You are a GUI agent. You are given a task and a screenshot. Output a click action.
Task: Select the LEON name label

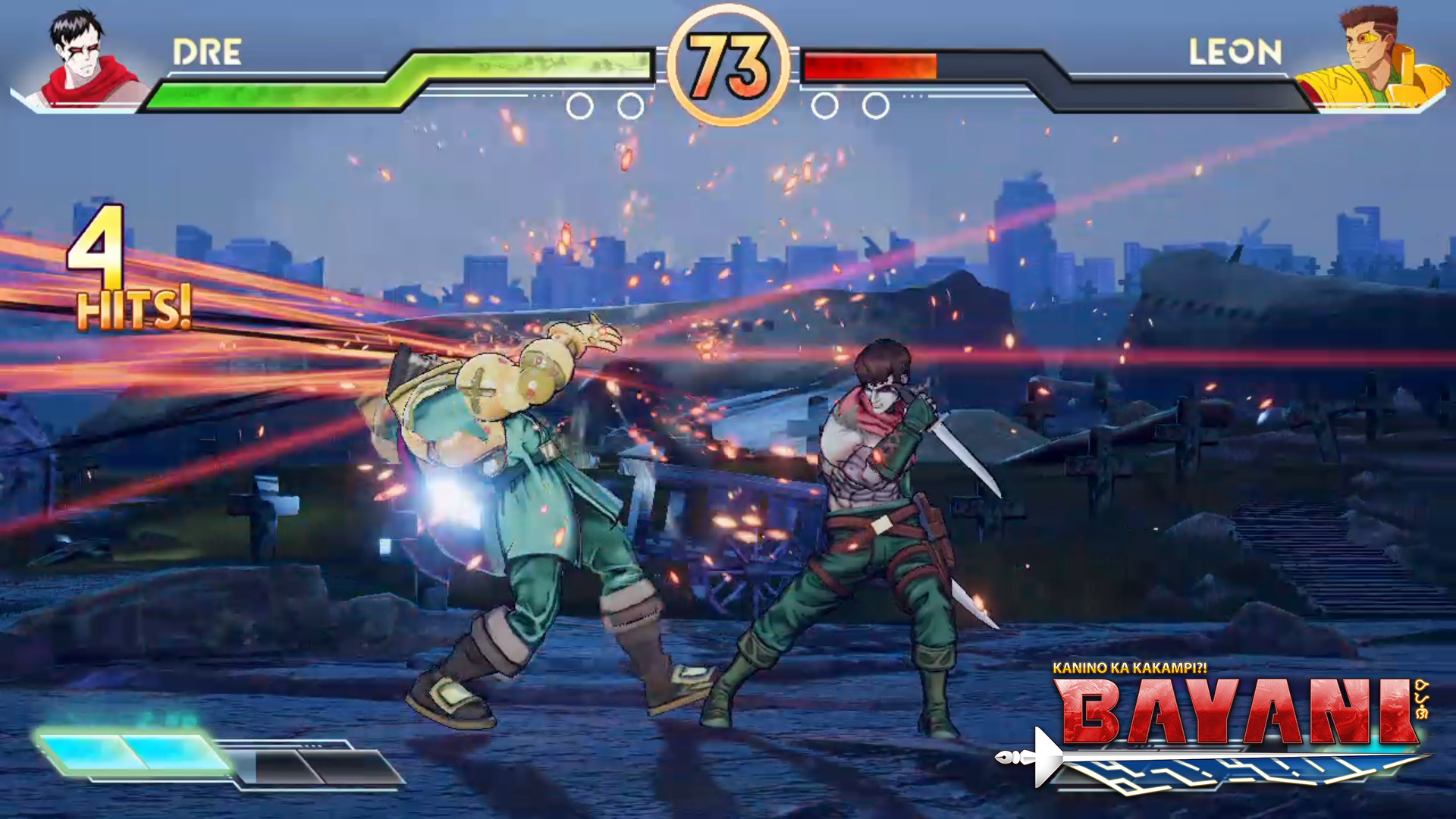coord(1235,52)
